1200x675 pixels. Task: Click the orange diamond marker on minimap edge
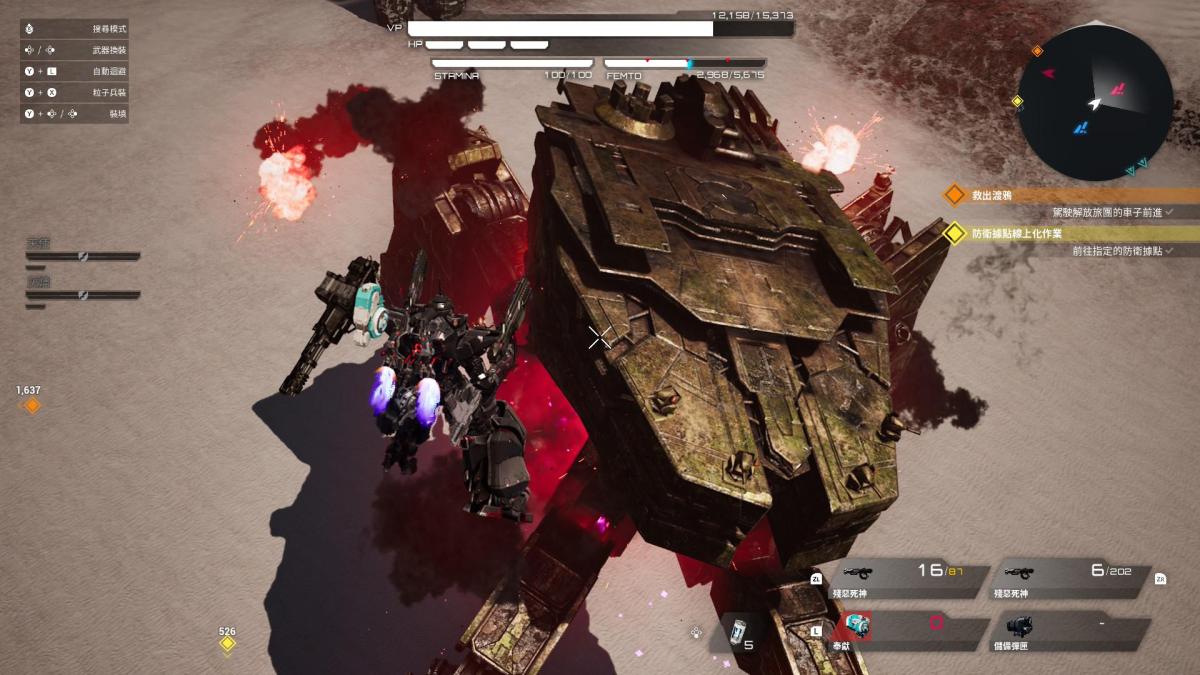pos(1037,51)
